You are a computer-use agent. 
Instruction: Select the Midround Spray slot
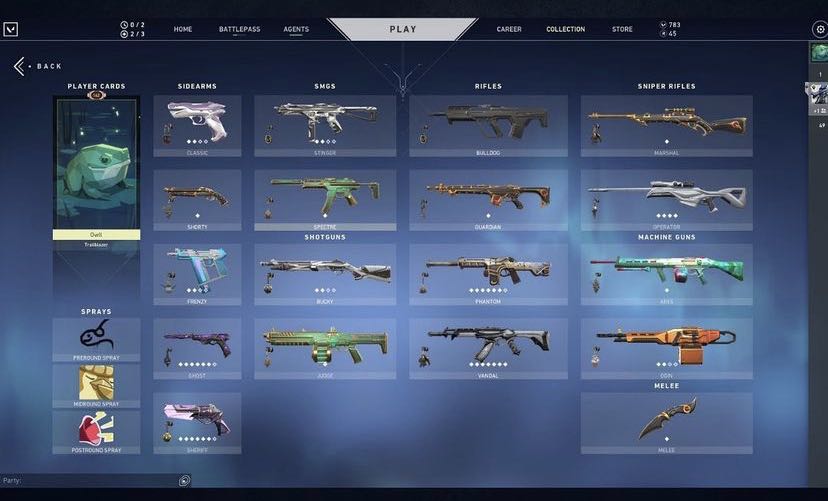tap(96, 386)
